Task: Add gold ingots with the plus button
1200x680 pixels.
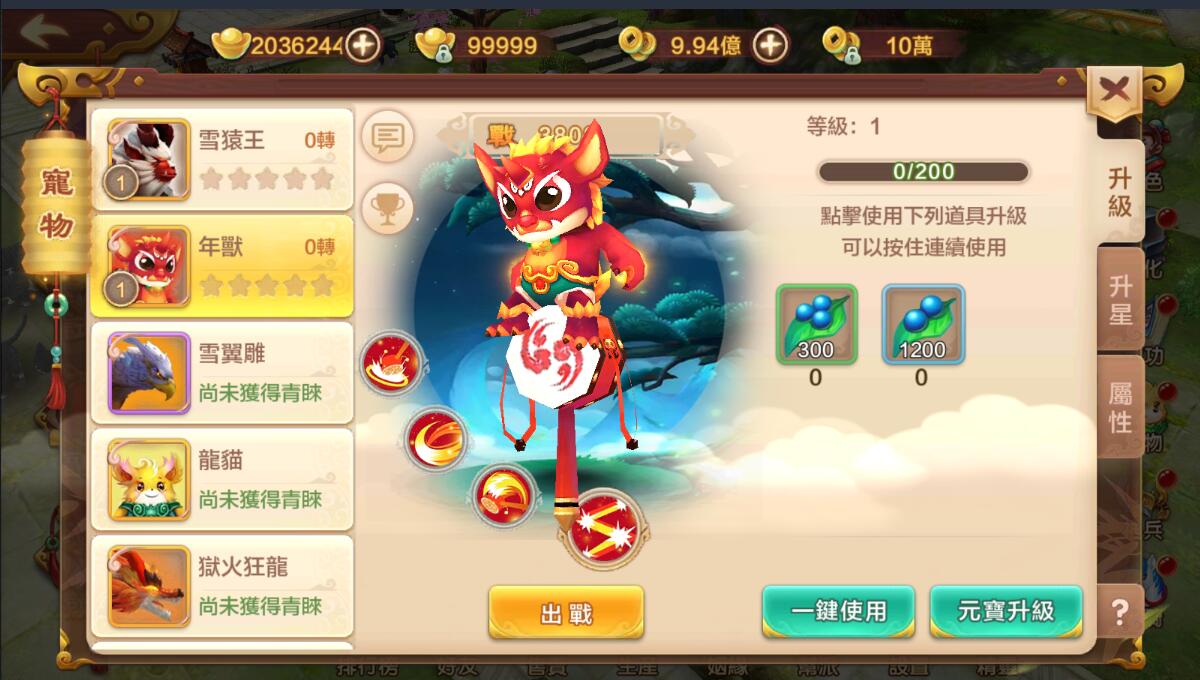Action: [x=363, y=44]
